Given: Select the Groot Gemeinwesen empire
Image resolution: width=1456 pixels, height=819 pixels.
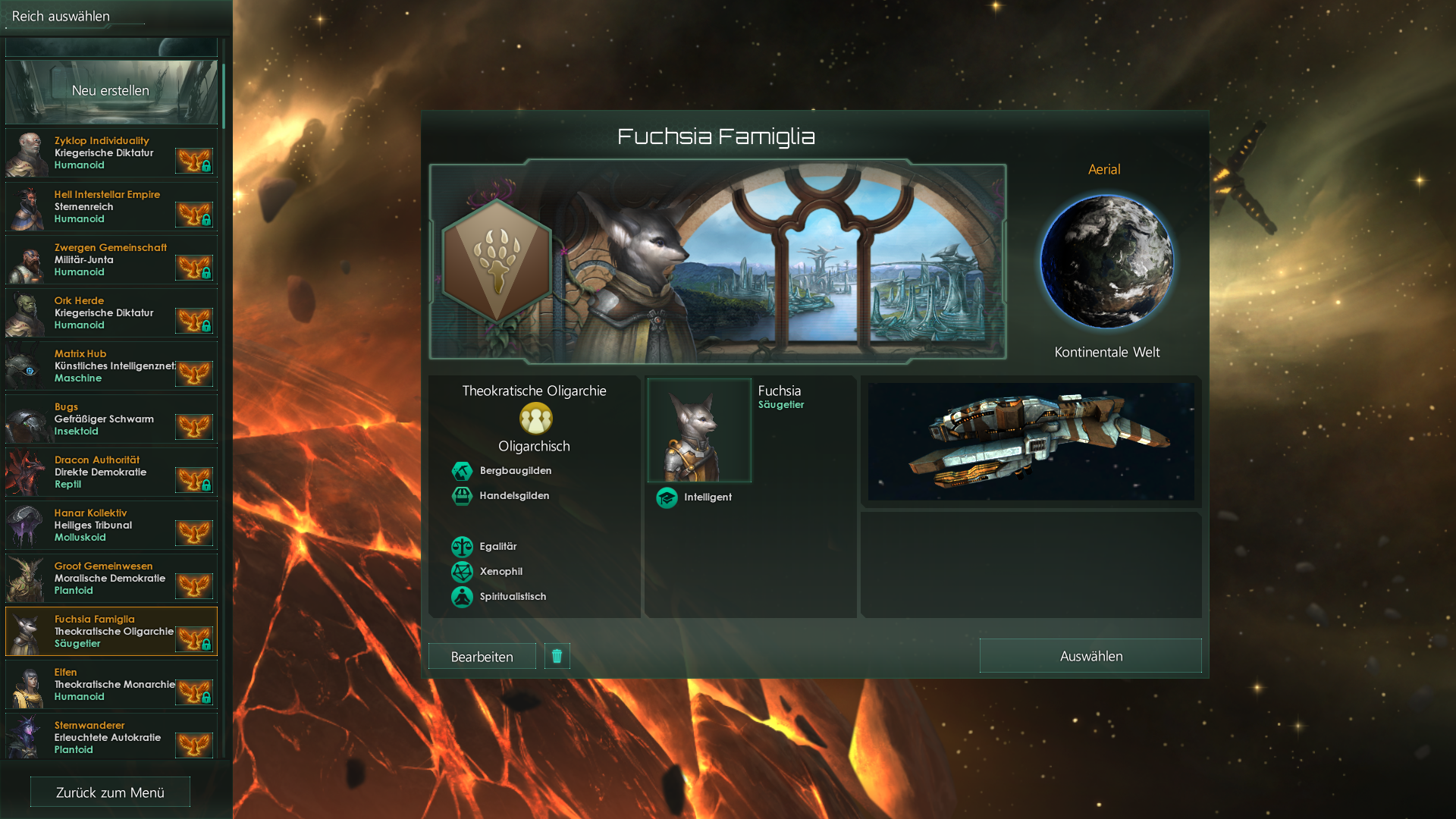Looking at the screenshot, I should pyautogui.click(x=111, y=578).
